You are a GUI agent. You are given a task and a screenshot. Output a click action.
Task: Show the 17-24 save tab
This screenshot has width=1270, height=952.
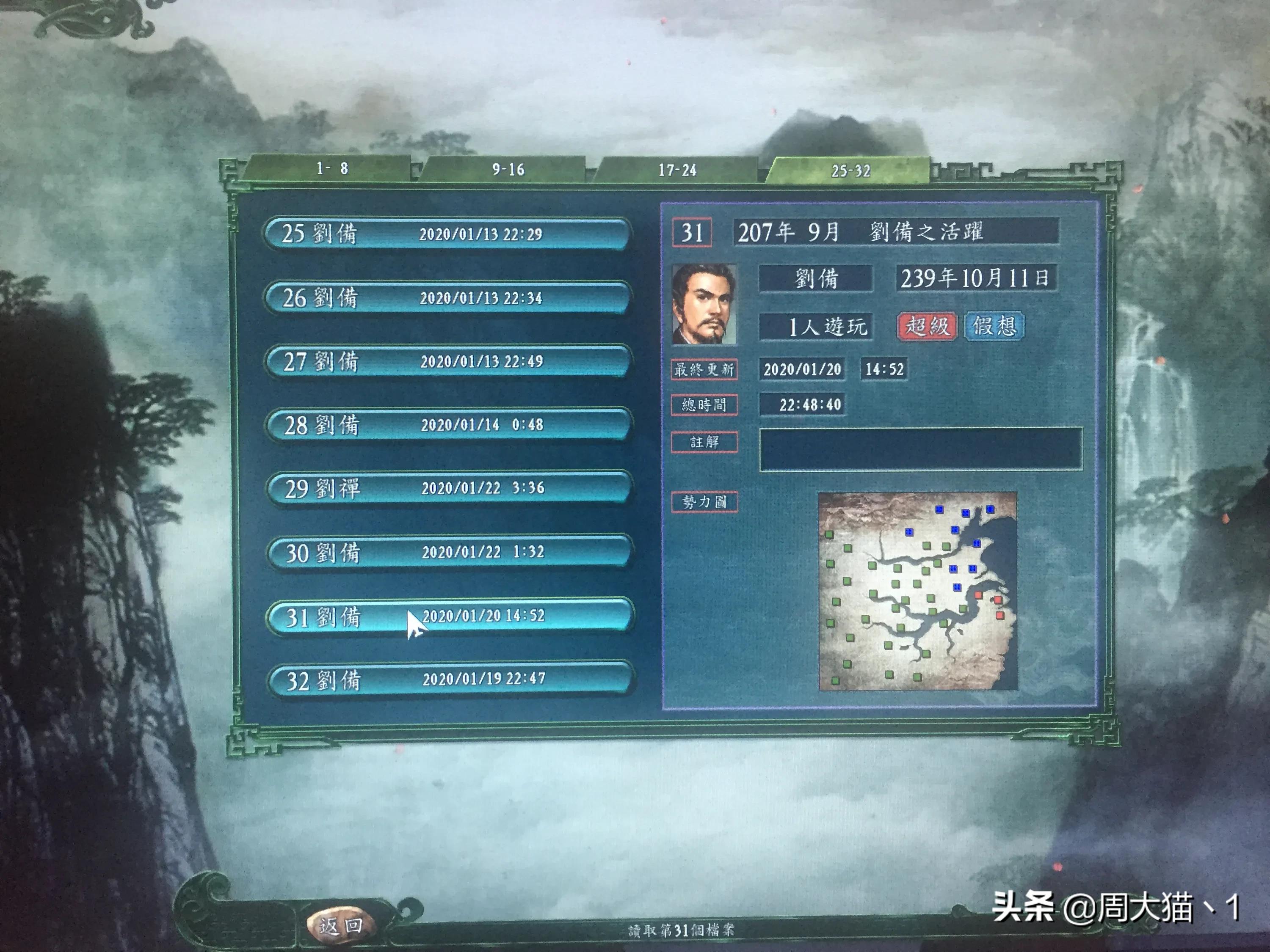[x=677, y=171]
